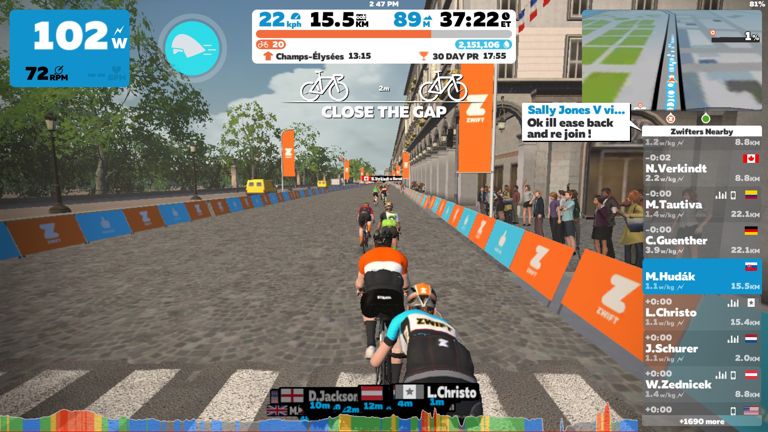Screen dimensions: 768x432
Task: Expand the +1690 more riders entry
Action: click(702, 421)
